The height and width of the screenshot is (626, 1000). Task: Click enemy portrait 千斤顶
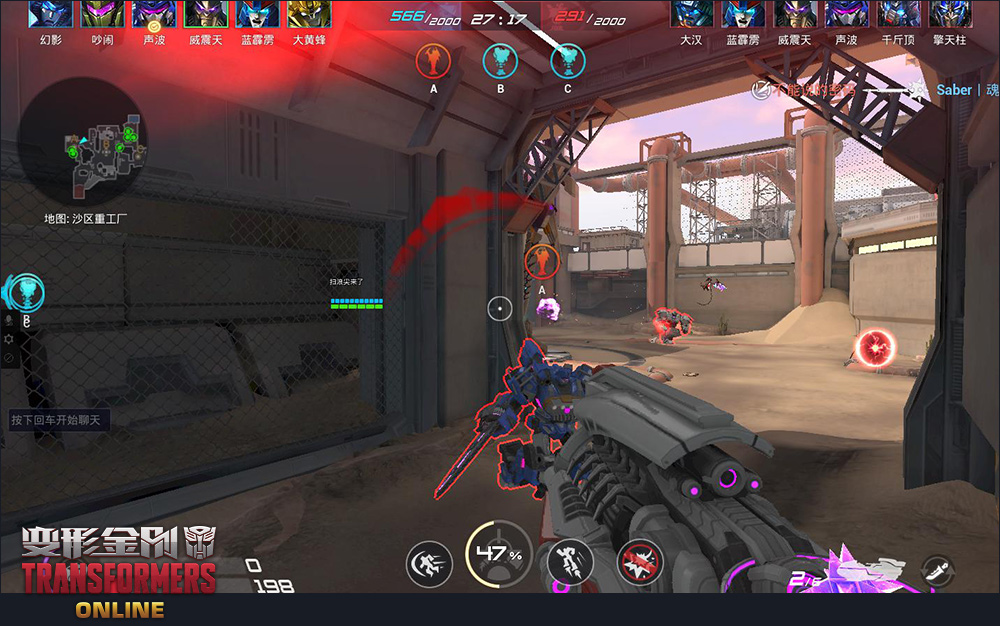[897, 14]
